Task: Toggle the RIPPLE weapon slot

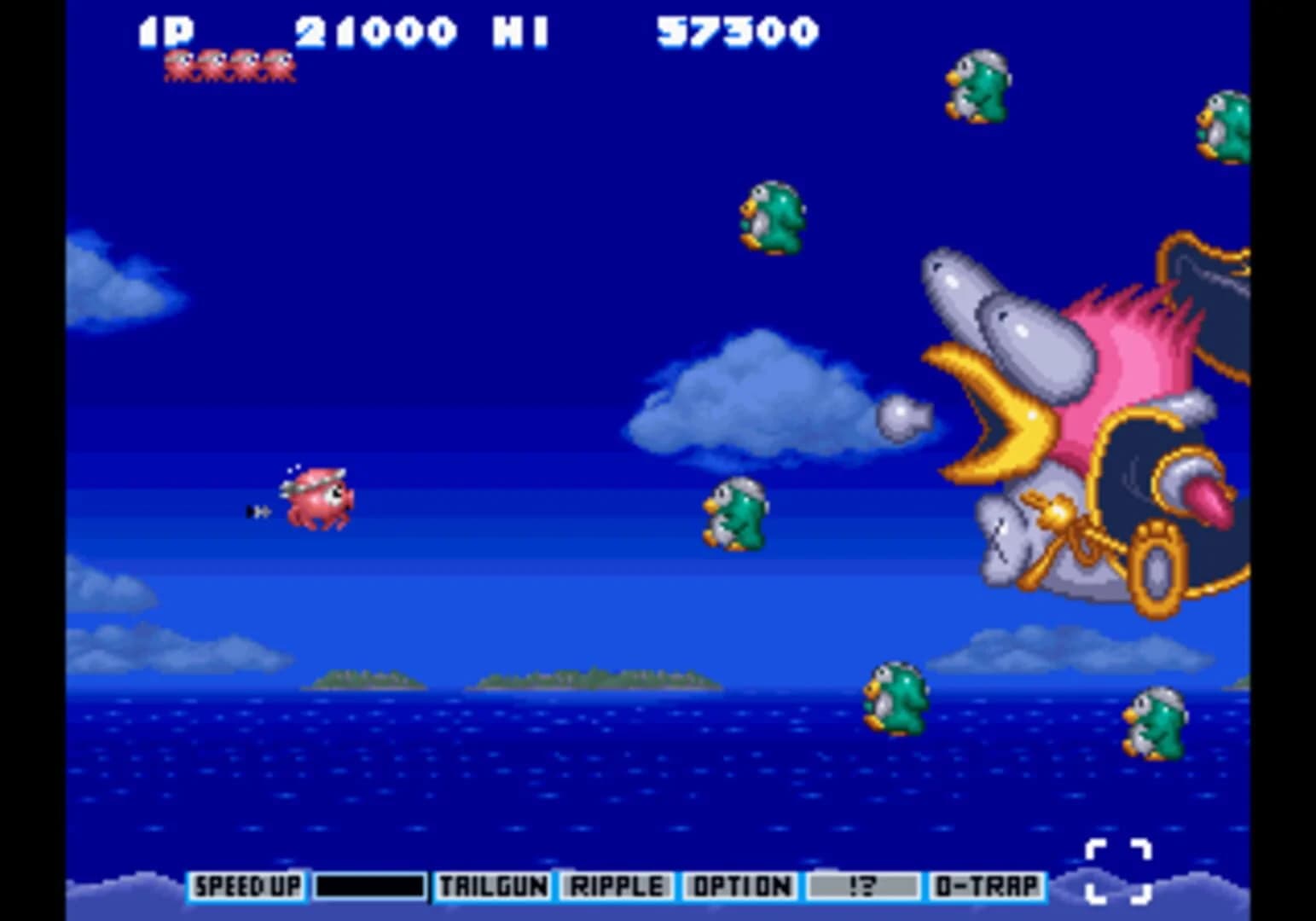Action: [619, 887]
